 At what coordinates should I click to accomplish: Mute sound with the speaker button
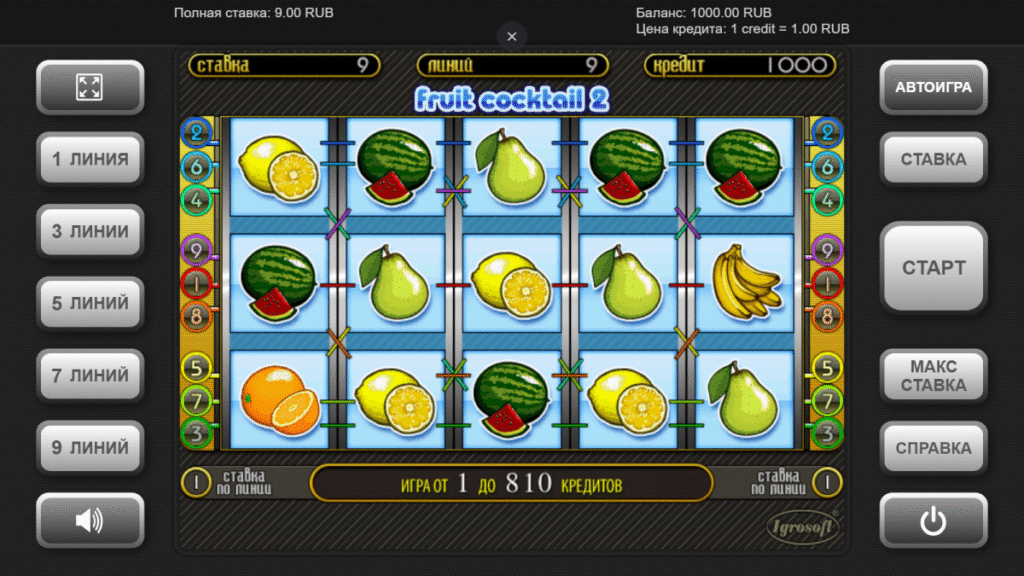point(90,520)
